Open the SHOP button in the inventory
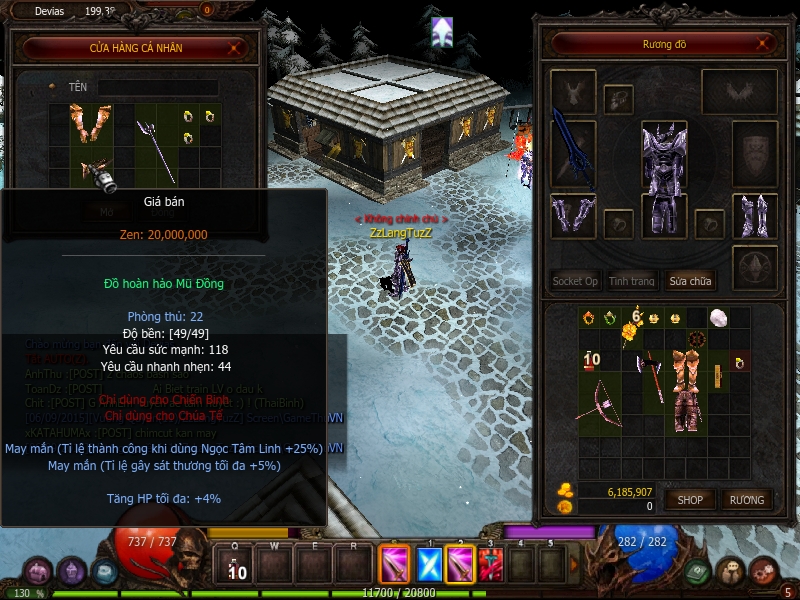This screenshot has width=800, height=600. tap(690, 499)
